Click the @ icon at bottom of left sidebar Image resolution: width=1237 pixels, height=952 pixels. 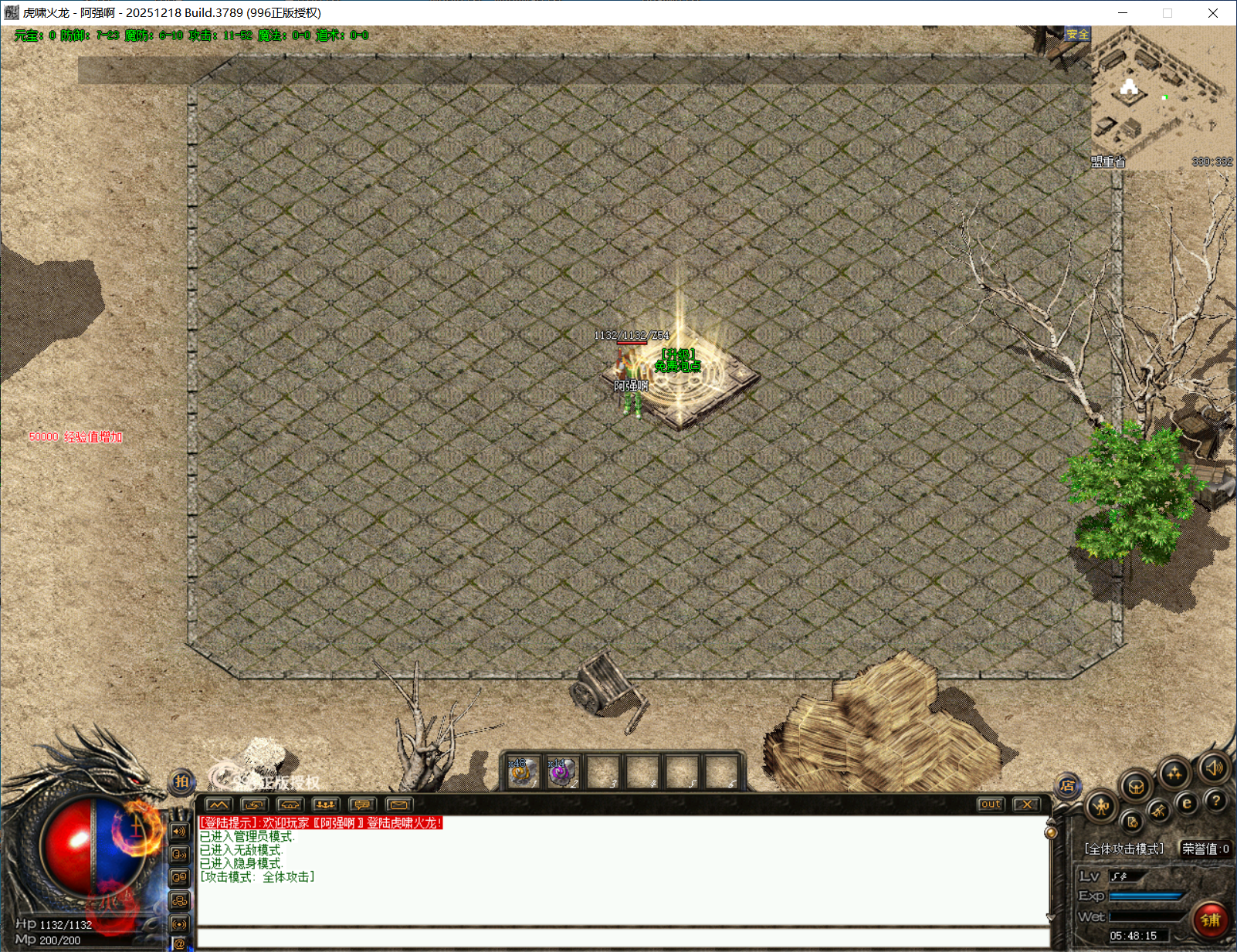179,944
